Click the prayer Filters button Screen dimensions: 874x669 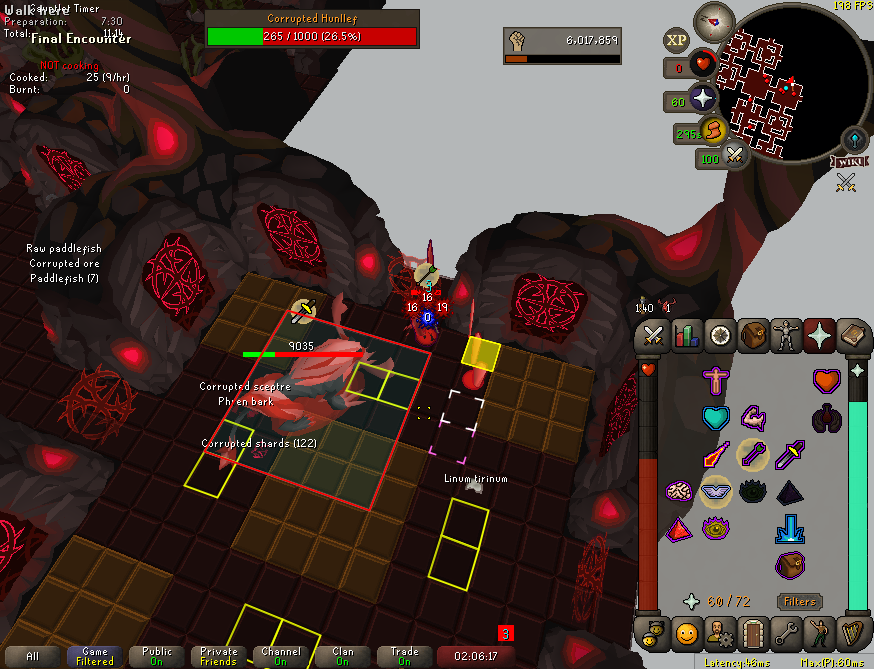coord(799,602)
